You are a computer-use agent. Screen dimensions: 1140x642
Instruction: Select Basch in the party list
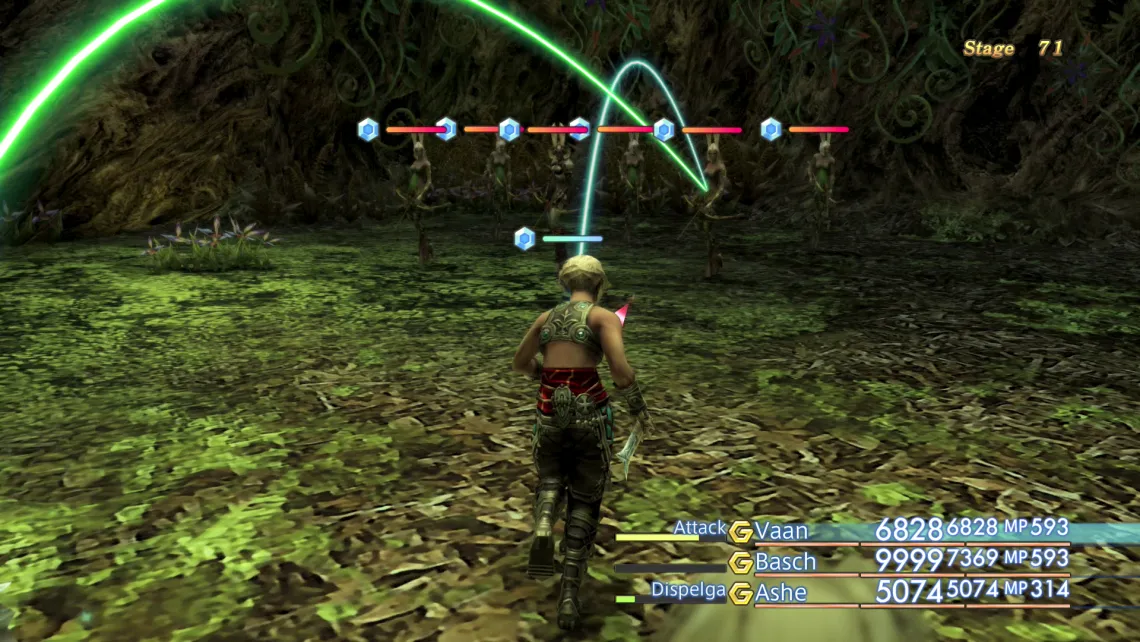[x=785, y=562]
